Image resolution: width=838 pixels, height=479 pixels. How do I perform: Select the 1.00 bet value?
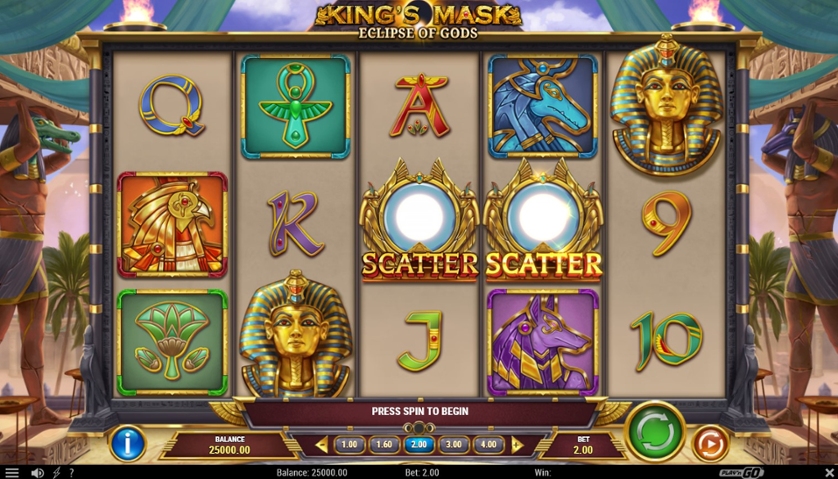pyautogui.click(x=349, y=445)
